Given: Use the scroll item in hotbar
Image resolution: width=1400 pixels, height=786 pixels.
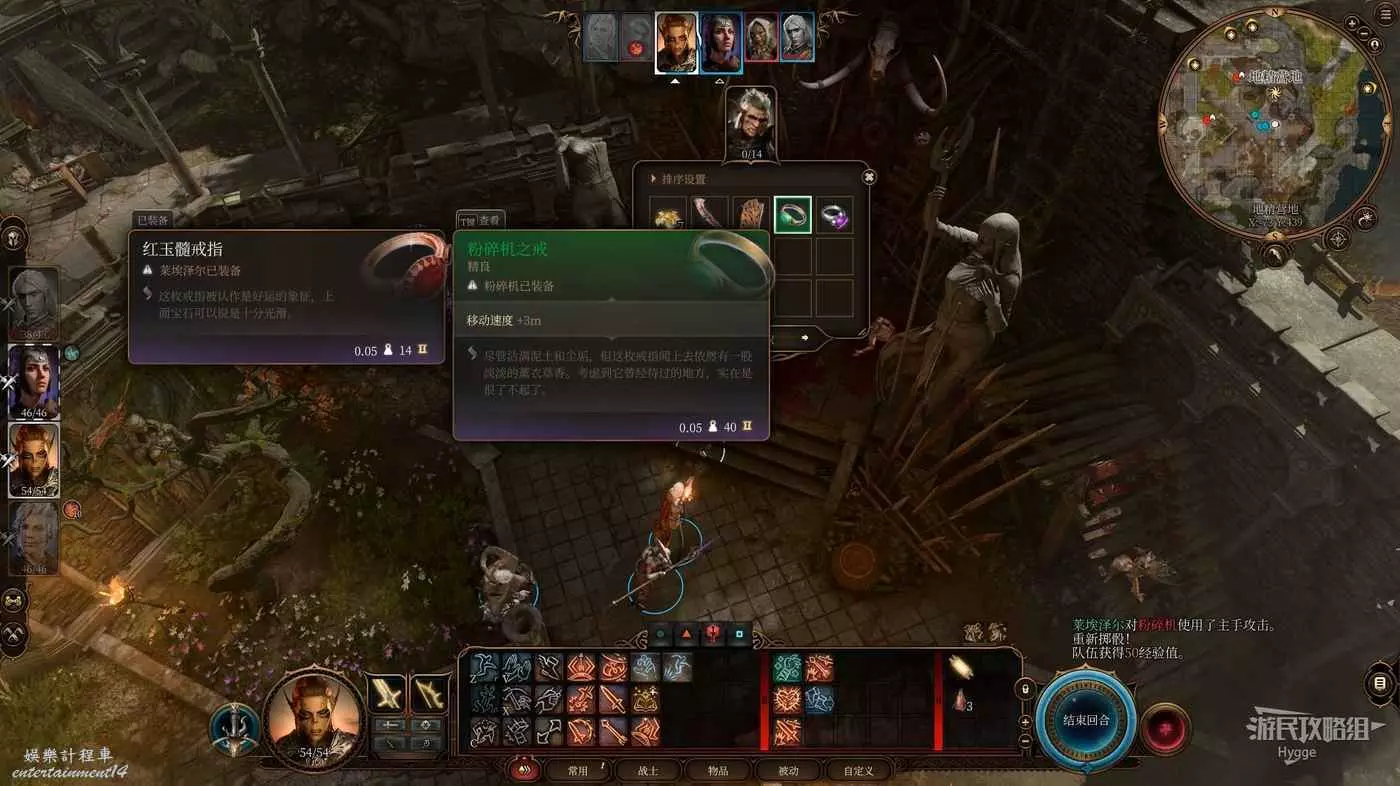Looking at the screenshot, I should (x=962, y=665).
